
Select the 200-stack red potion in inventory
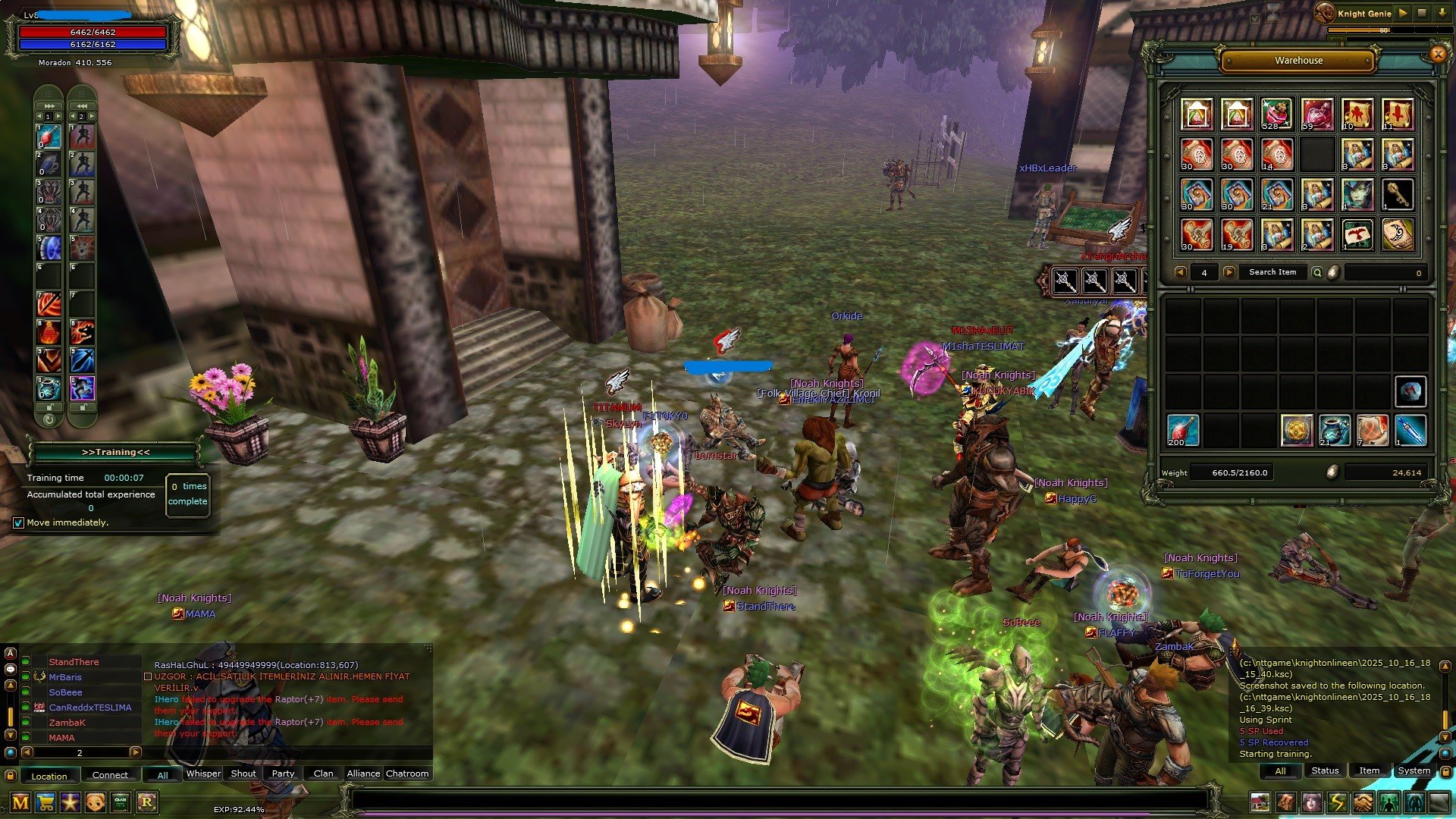pos(1182,430)
